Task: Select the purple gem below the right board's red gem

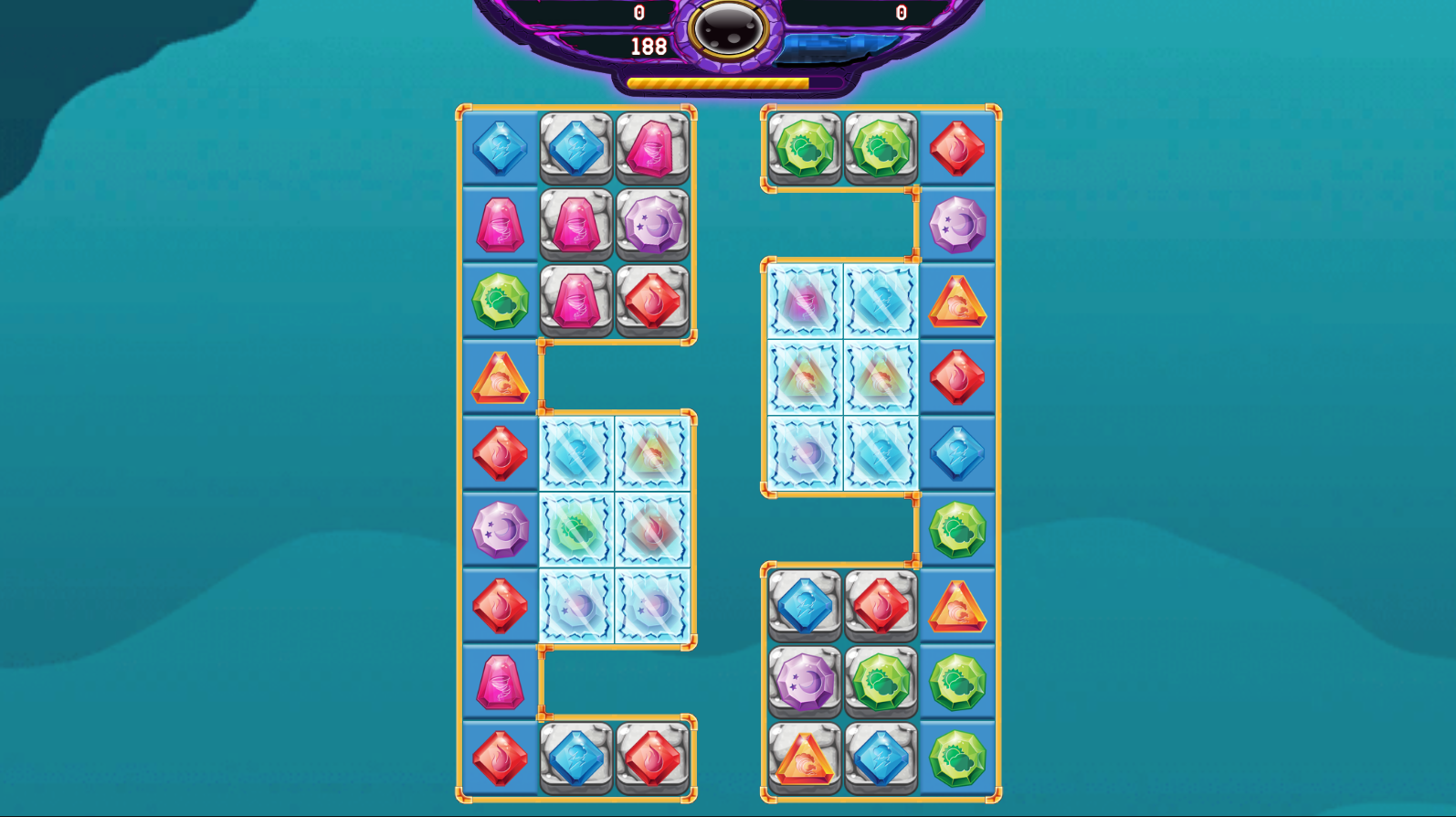Action: pos(956,222)
